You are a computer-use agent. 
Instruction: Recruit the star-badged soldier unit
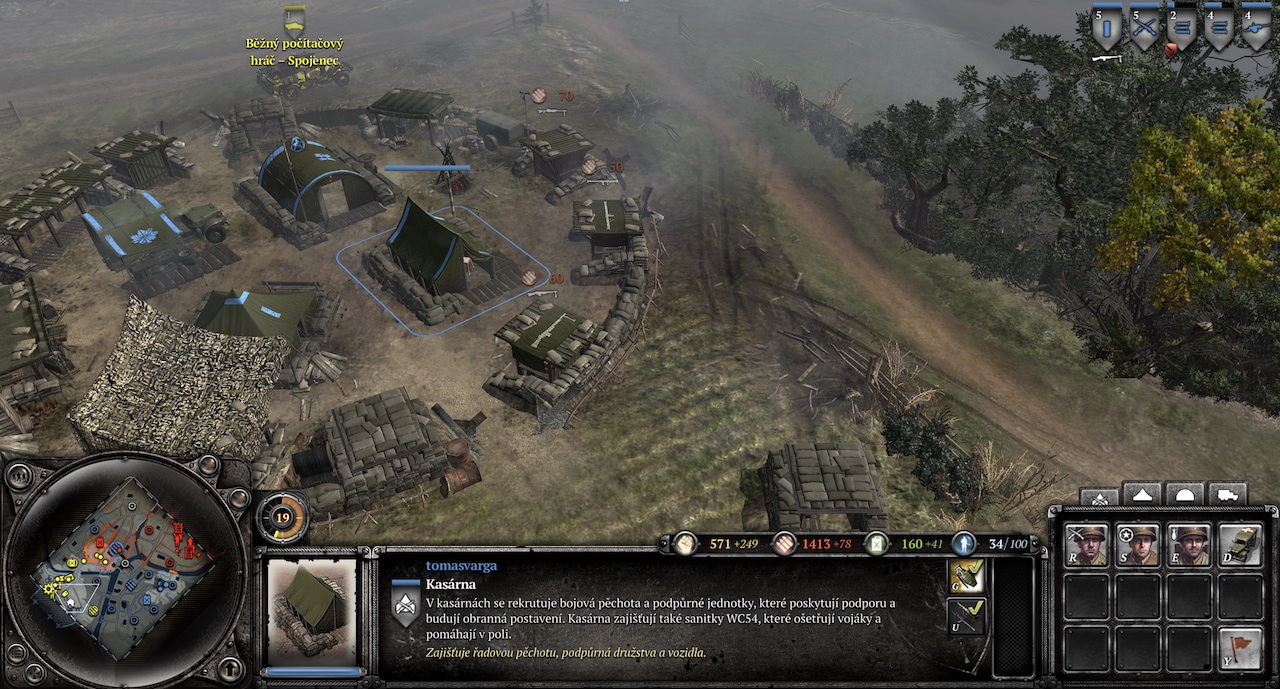pos(1137,545)
